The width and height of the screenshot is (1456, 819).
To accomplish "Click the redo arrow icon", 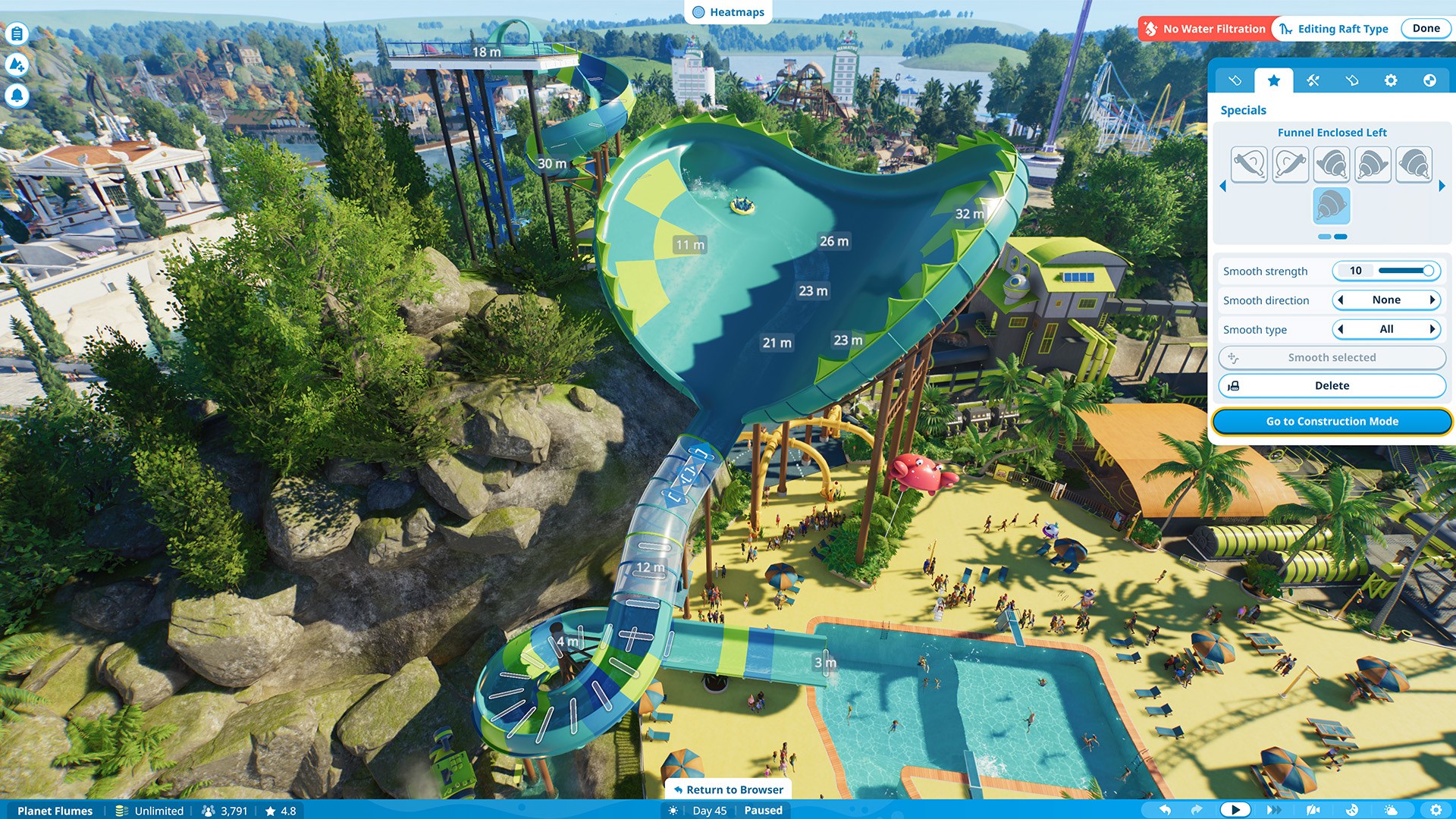I will (x=1198, y=810).
